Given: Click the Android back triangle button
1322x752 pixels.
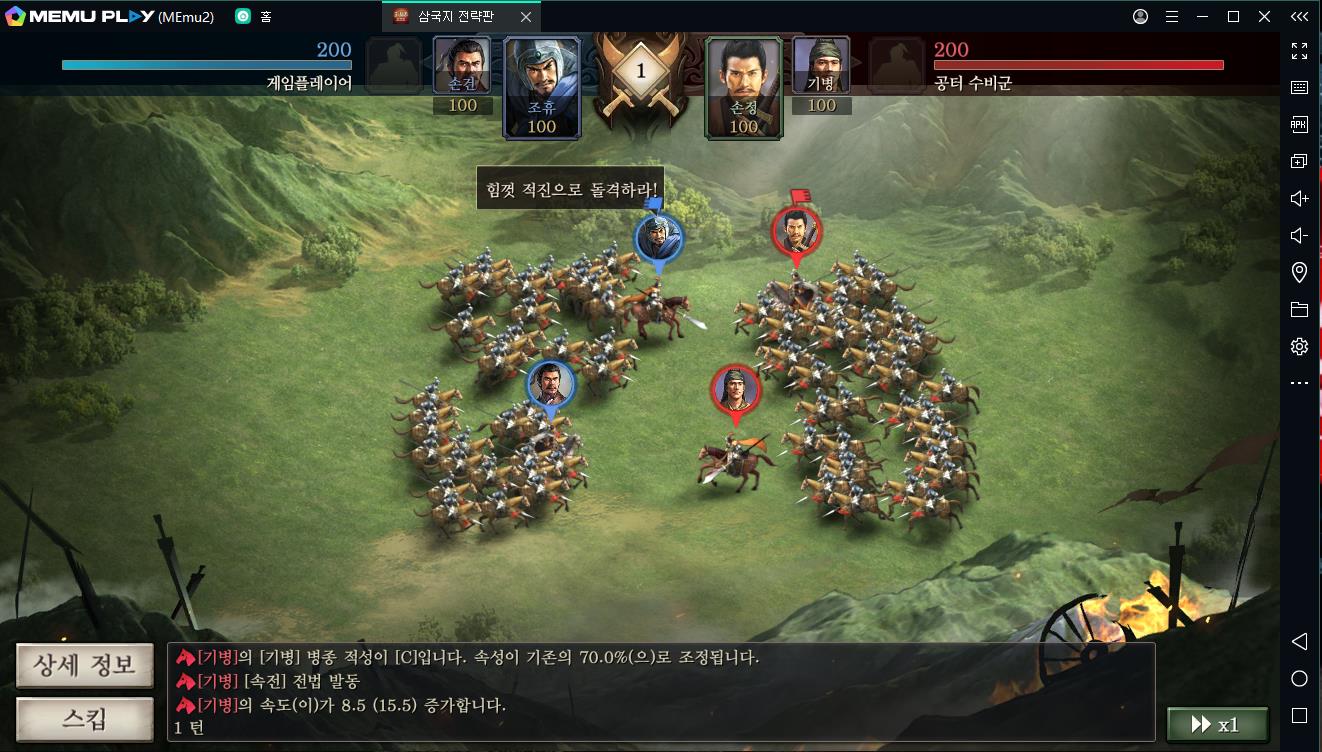Looking at the screenshot, I should 1299,641.
